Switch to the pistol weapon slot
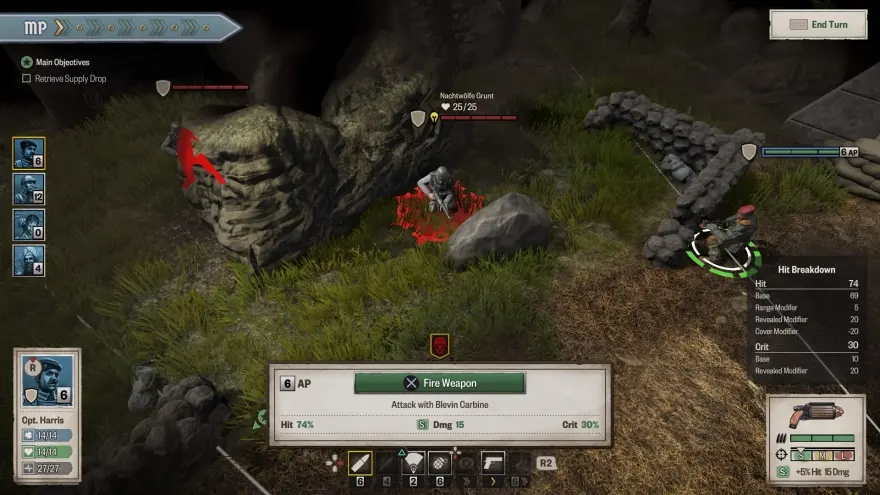 [x=494, y=463]
